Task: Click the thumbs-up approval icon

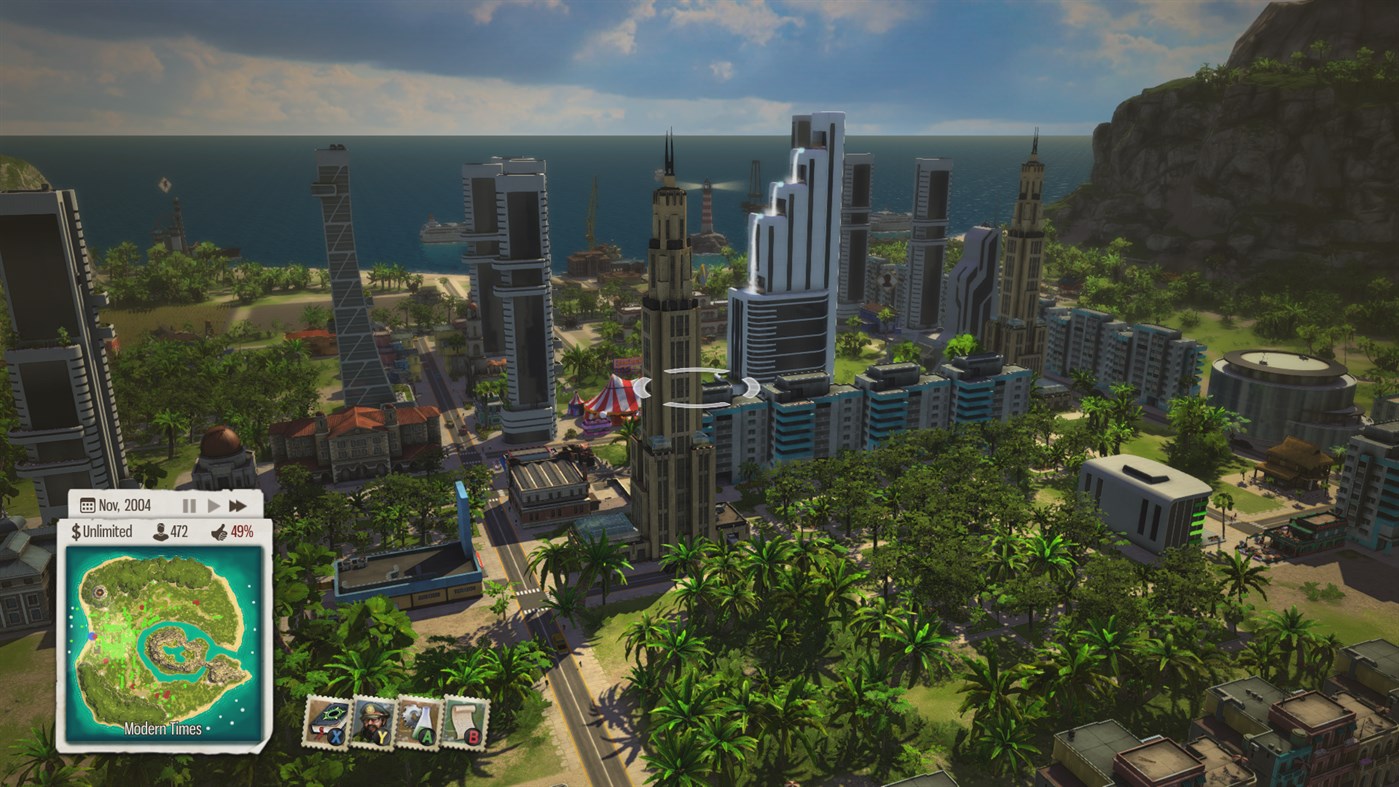Action: pyautogui.click(x=221, y=532)
